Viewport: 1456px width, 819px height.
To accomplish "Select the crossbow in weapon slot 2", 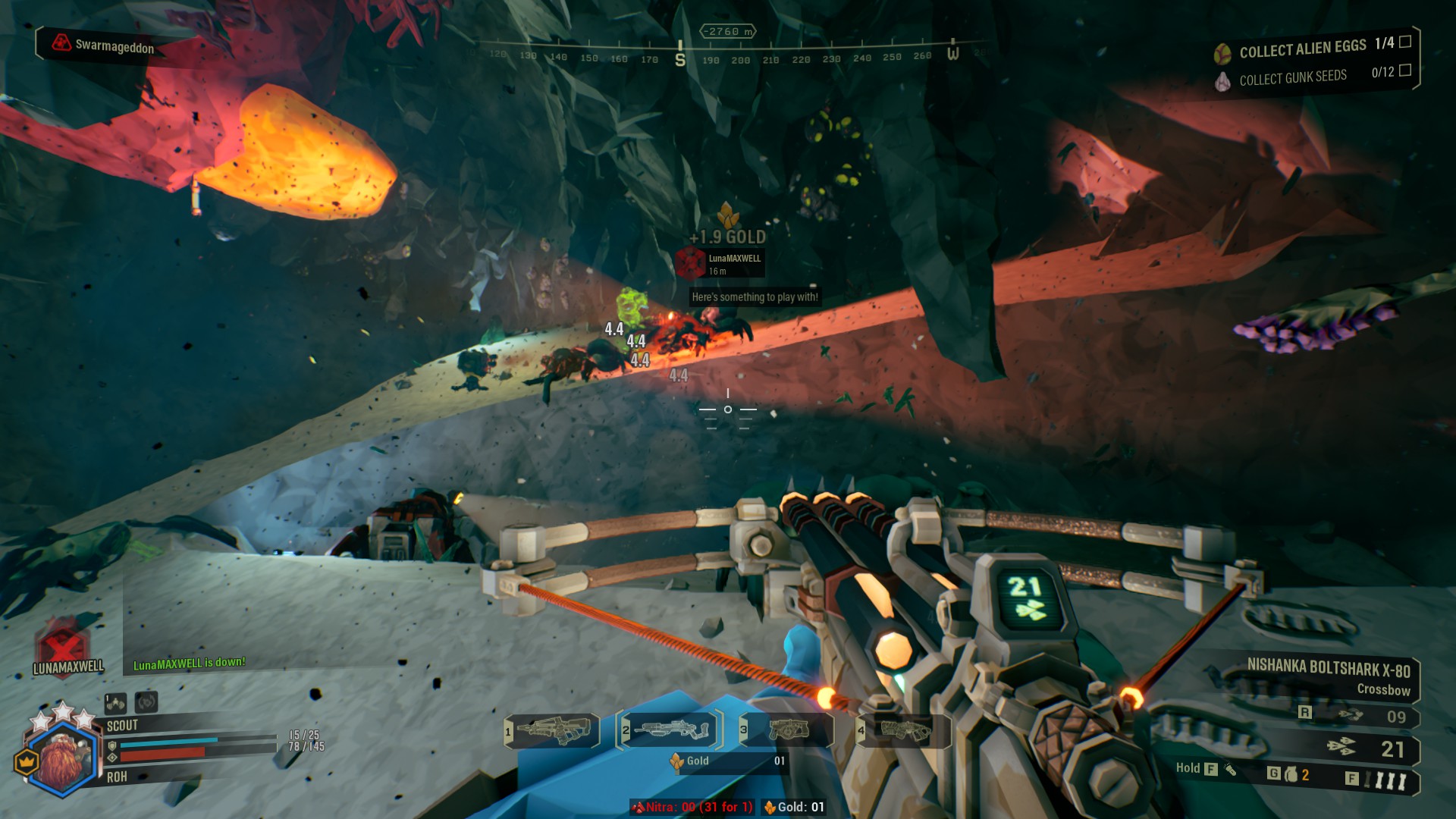I will point(670,730).
